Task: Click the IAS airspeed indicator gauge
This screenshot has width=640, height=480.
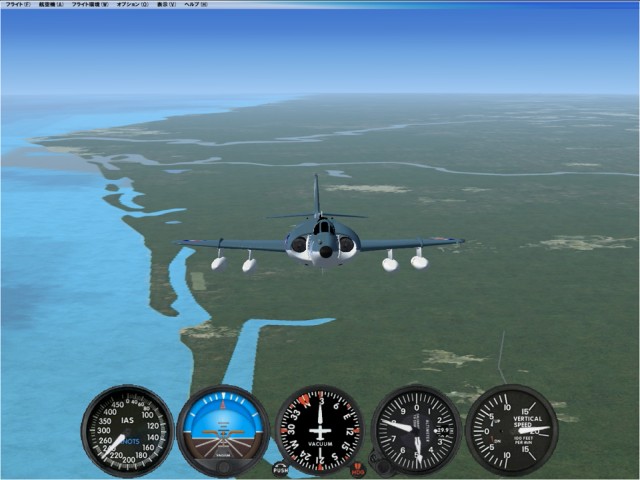Action: pos(127,430)
